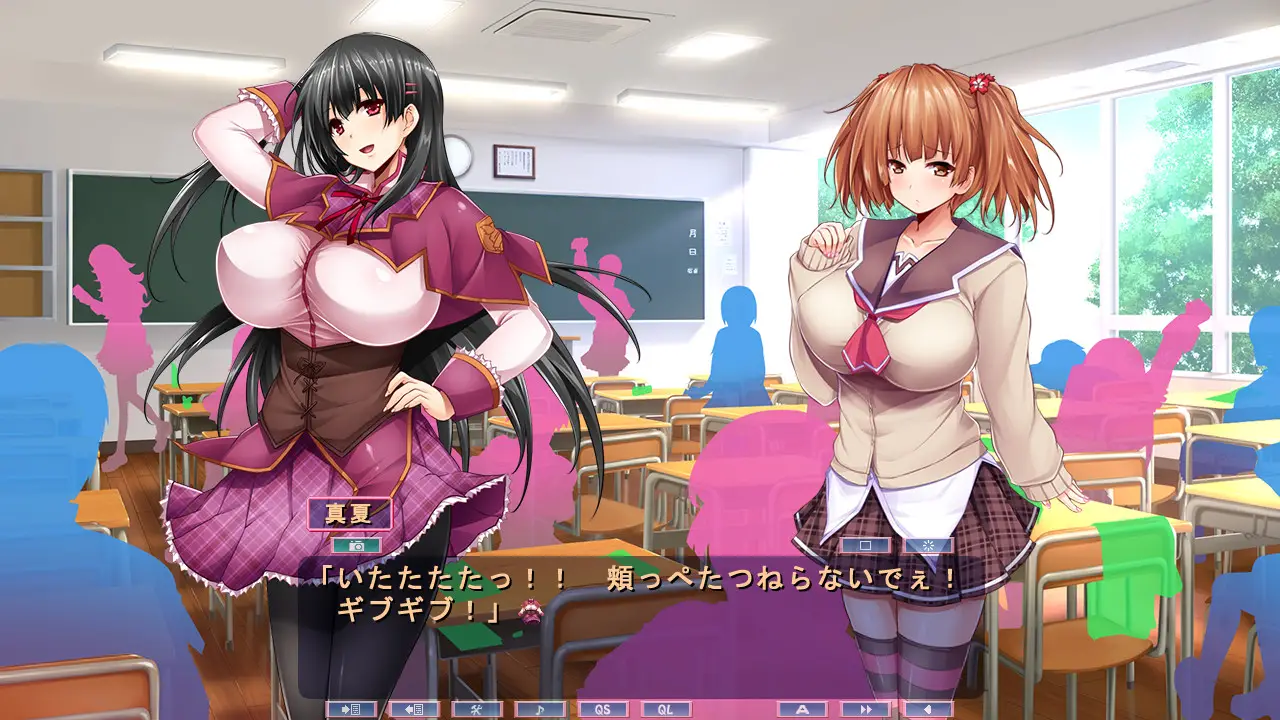
Task: Activate skip with the double-arrow button
Action: (866, 709)
